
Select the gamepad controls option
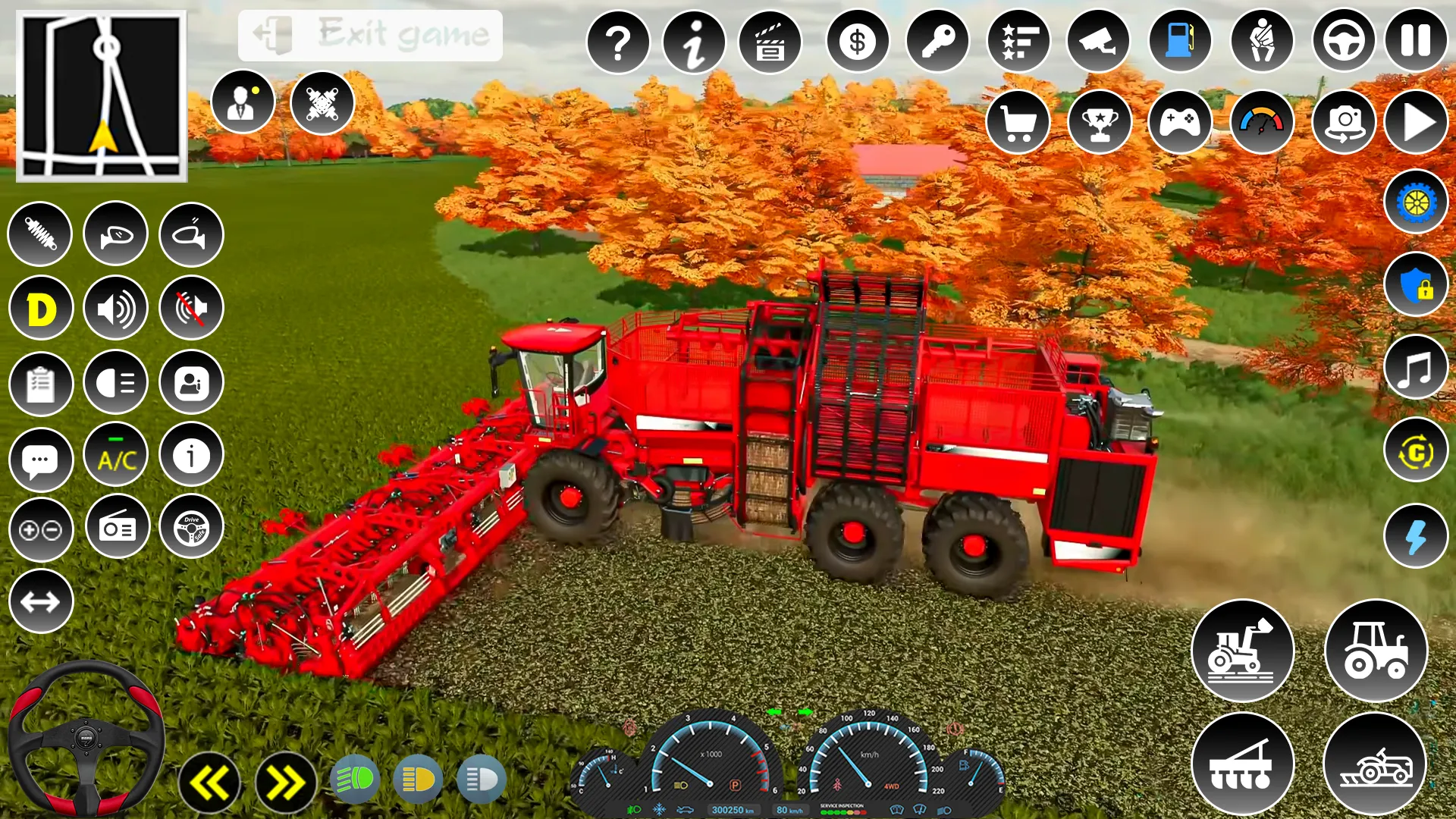coord(1181,121)
